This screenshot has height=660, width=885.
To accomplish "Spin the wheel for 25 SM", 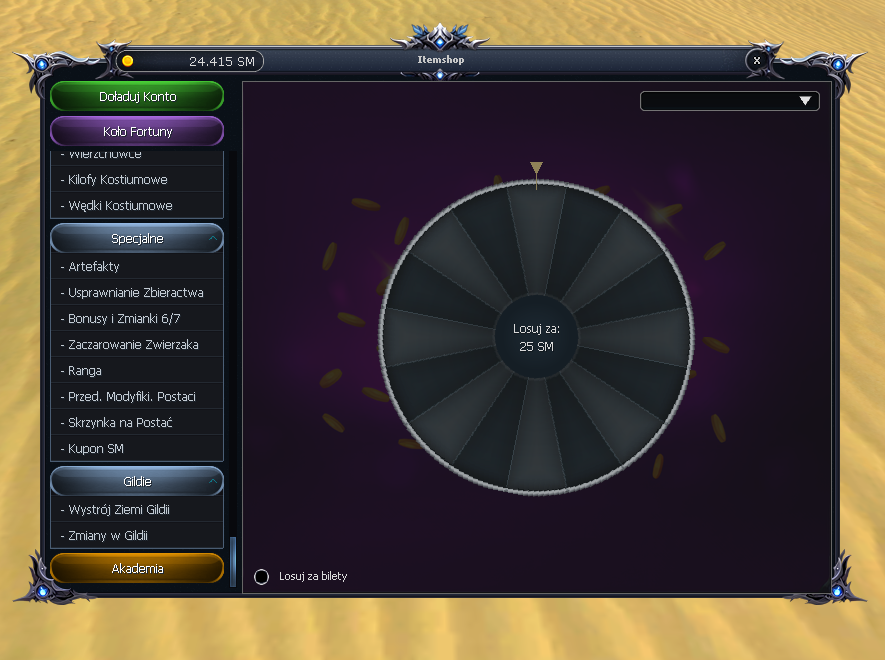I will coord(536,337).
